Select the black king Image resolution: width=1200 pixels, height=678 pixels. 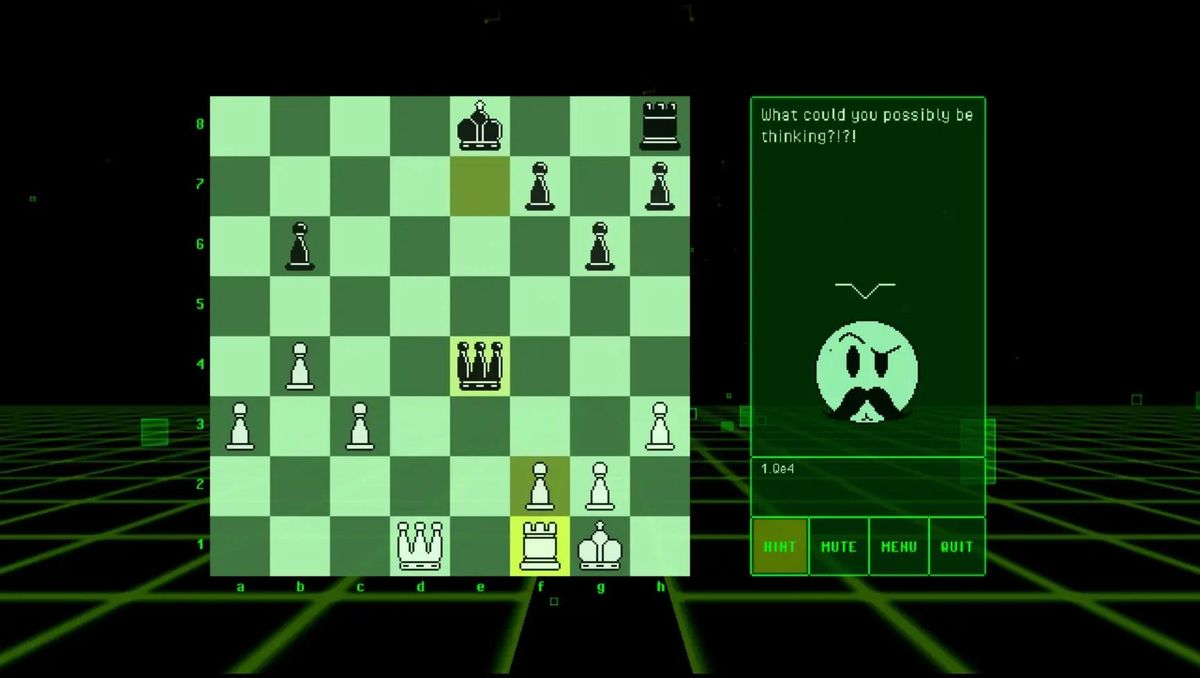(480, 126)
